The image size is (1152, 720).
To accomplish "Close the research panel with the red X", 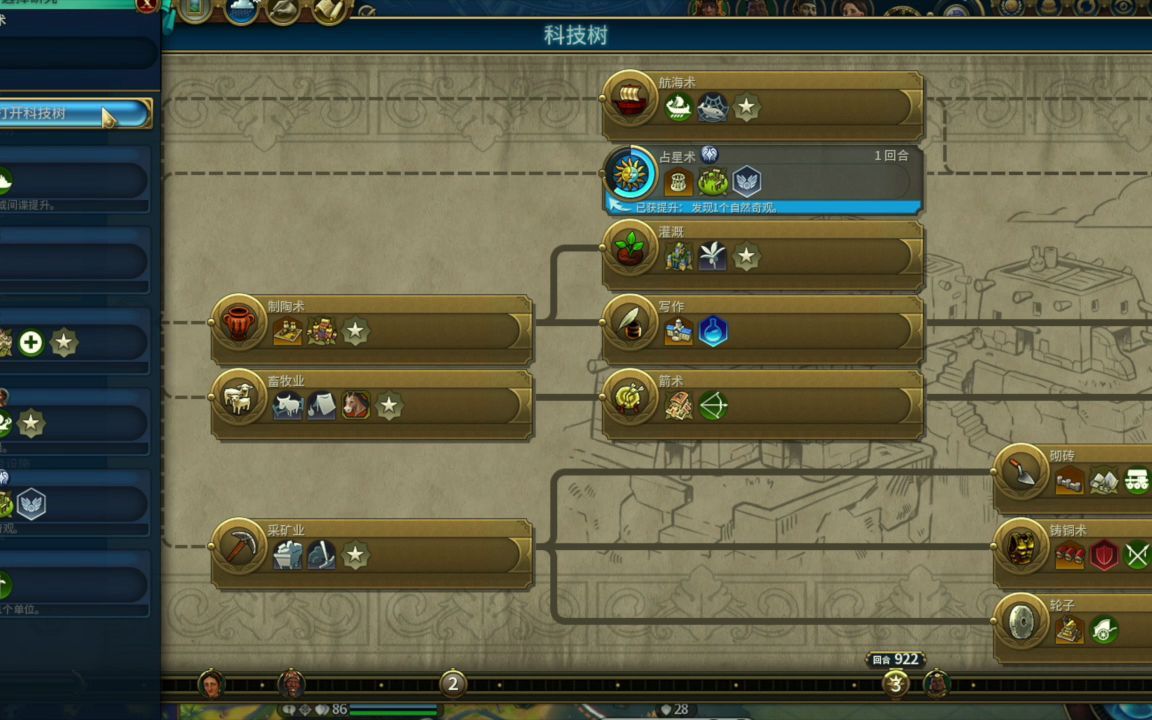I will click(x=147, y=5).
